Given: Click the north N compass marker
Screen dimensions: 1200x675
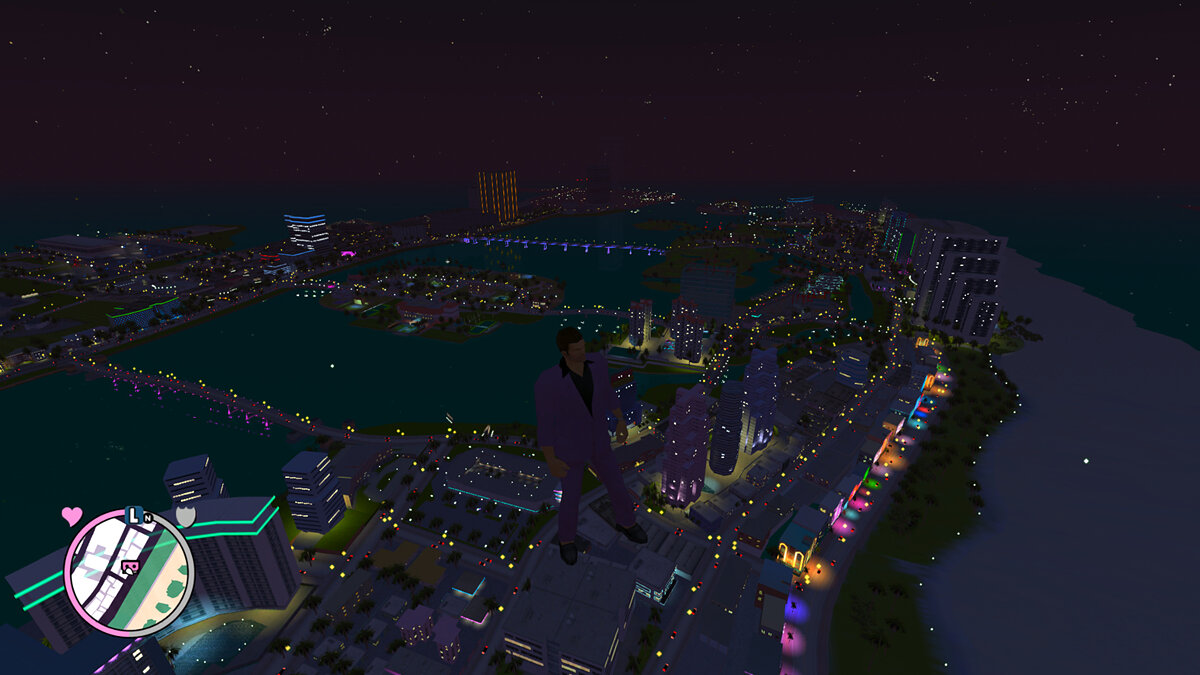Looking at the screenshot, I should [x=148, y=518].
